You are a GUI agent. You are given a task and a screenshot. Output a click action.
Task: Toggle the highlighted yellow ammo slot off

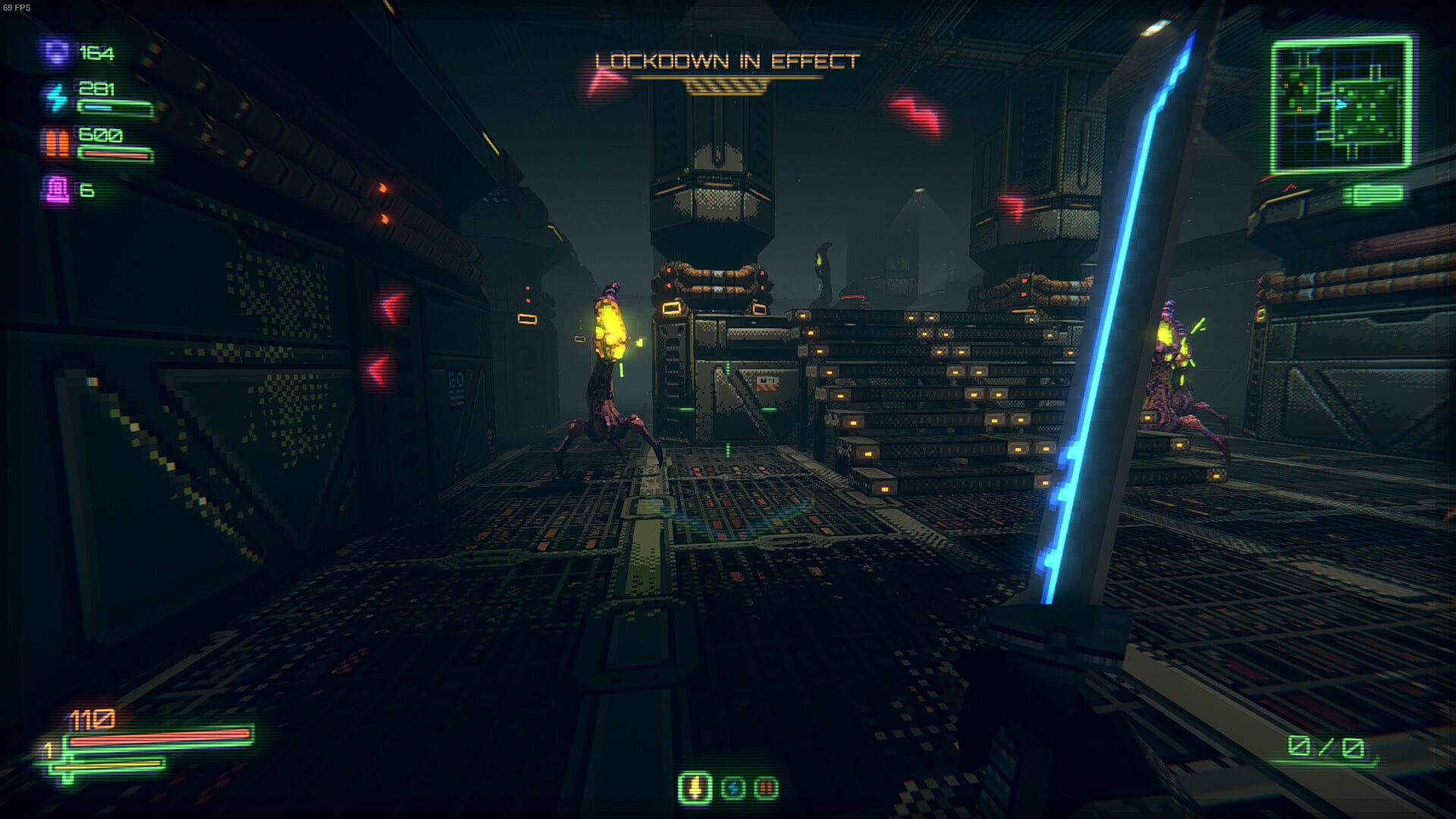(694, 788)
